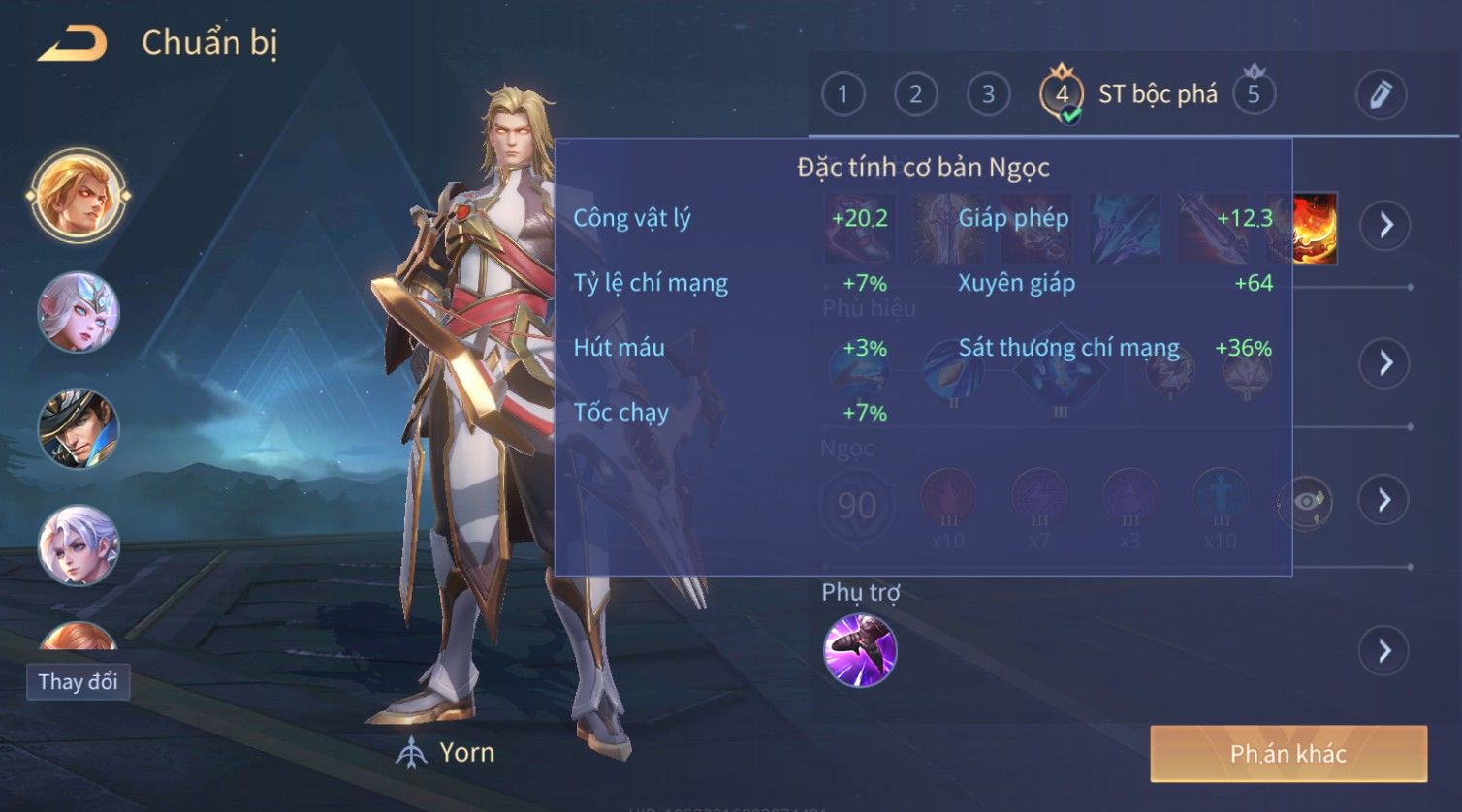Choose the silver-haired crowned heroine portrait
The height and width of the screenshot is (812, 1462).
pos(79,312)
